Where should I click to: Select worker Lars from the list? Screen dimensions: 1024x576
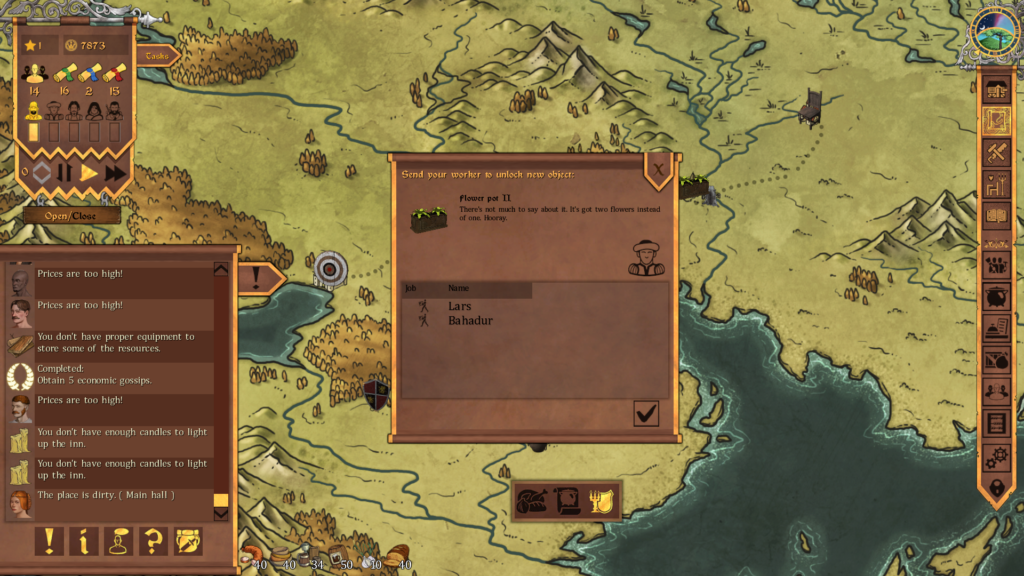click(459, 306)
